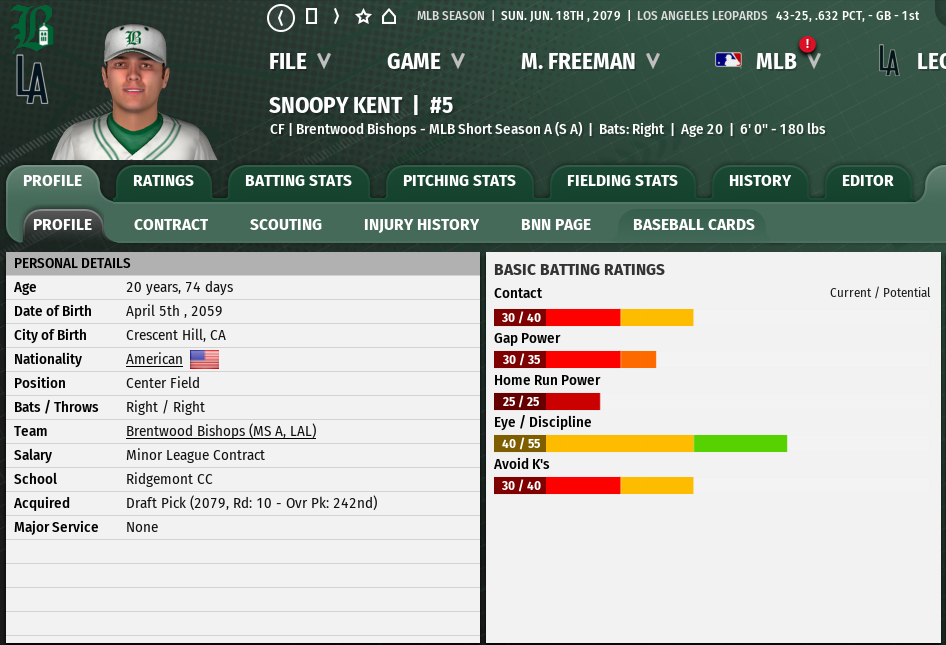Select the Editor tab
The image size is (946, 645).
pos(867,181)
